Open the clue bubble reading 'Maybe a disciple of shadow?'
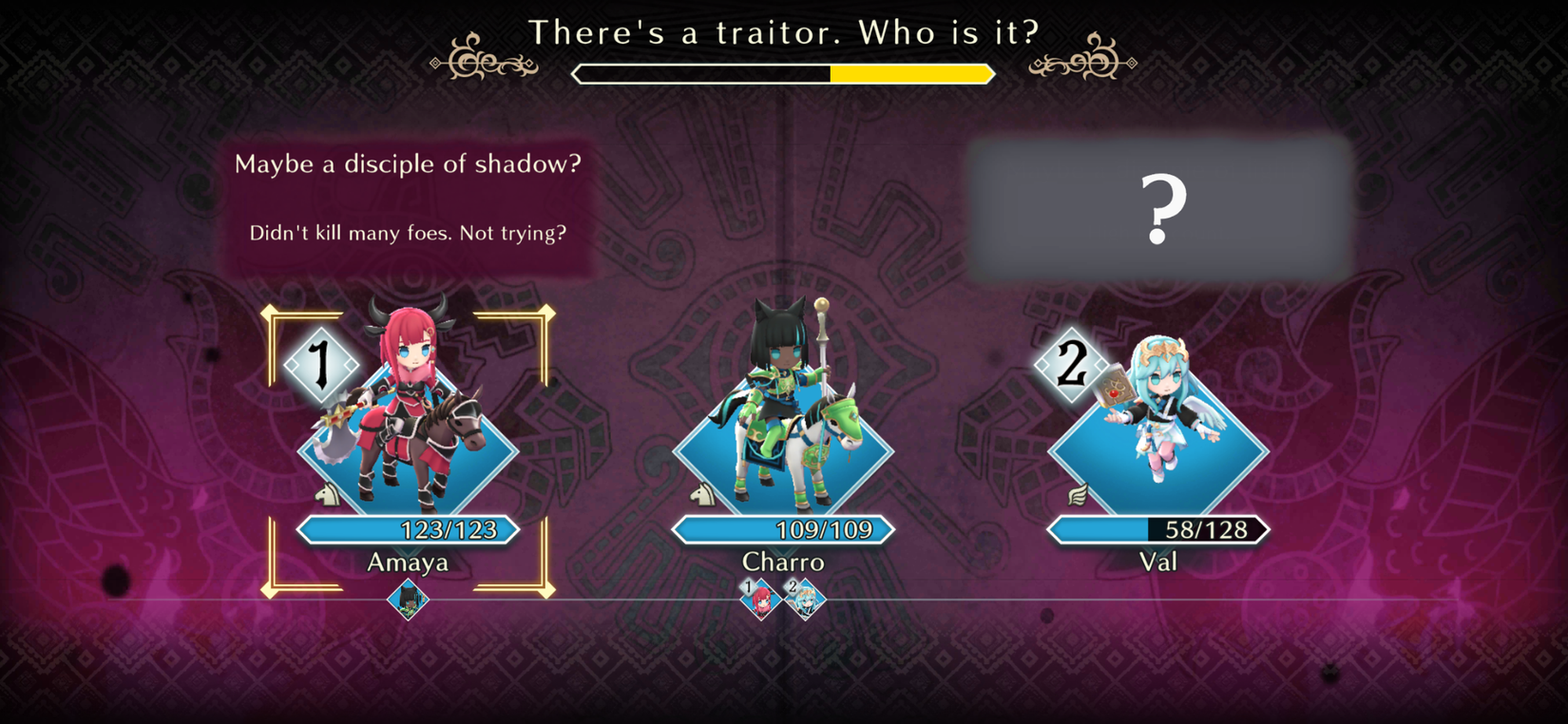The height and width of the screenshot is (724, 1568). point(411,163)
